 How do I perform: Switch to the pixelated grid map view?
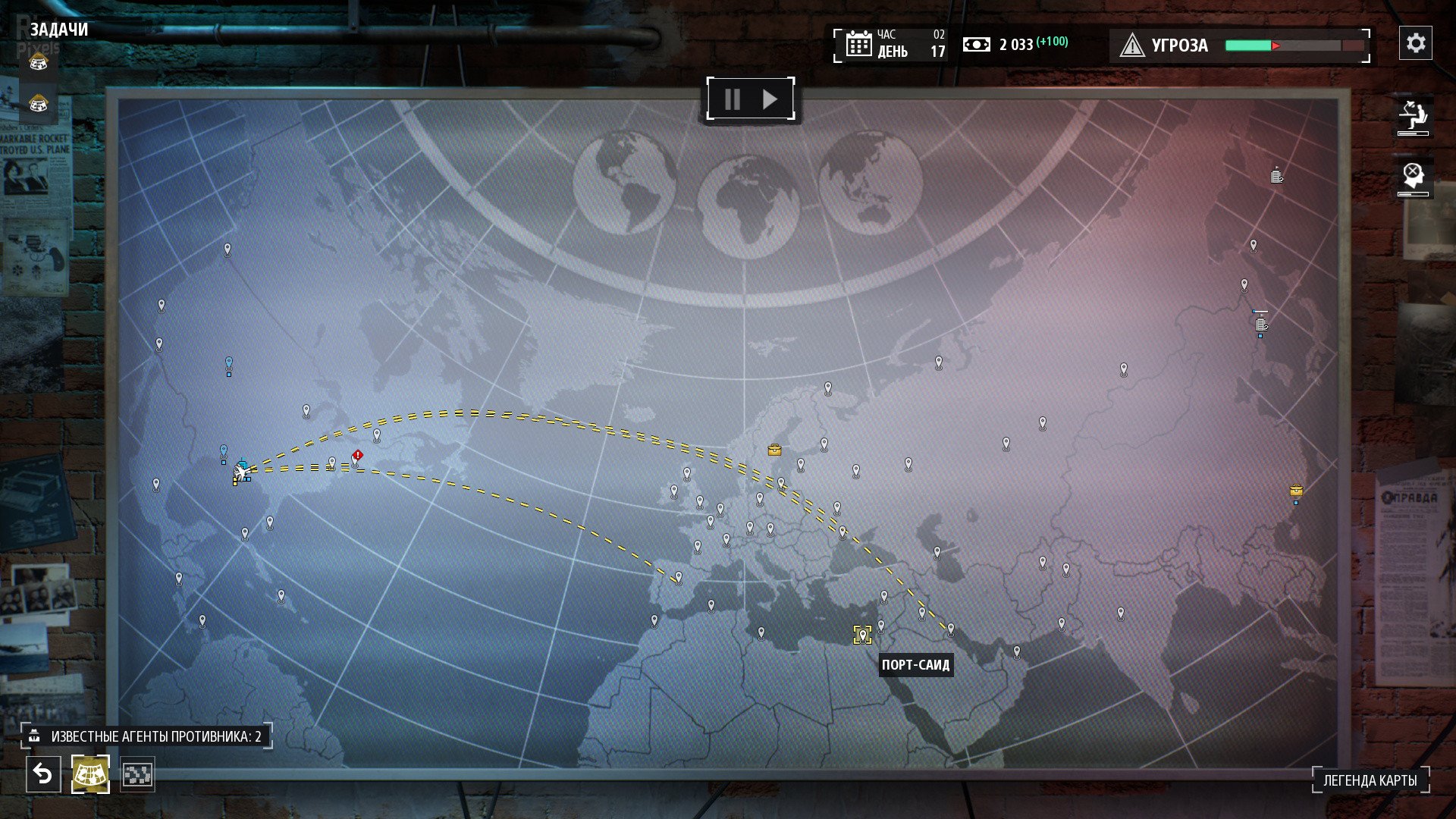tap(137, 774)
